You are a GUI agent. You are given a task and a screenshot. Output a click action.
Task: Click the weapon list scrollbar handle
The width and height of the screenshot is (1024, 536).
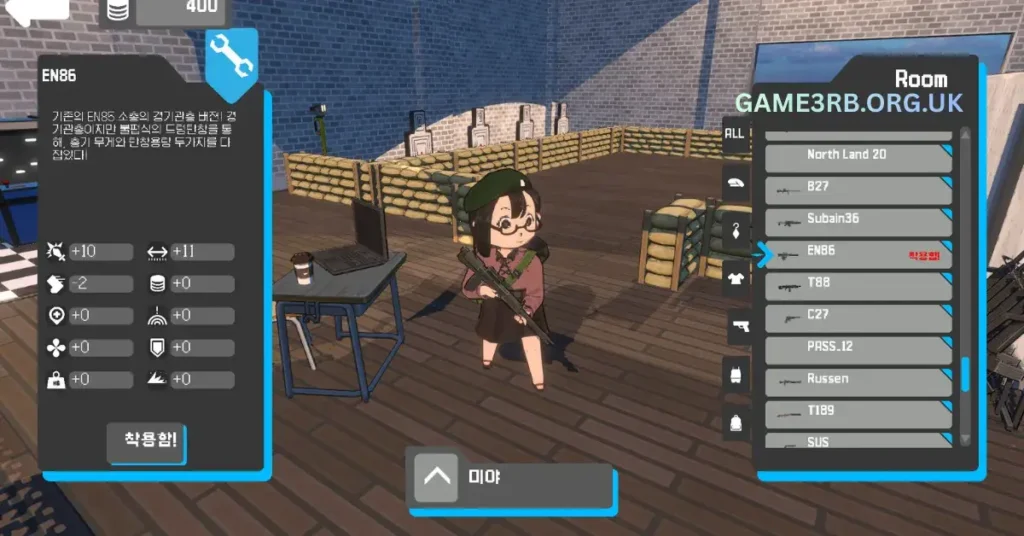pos(965,374)
